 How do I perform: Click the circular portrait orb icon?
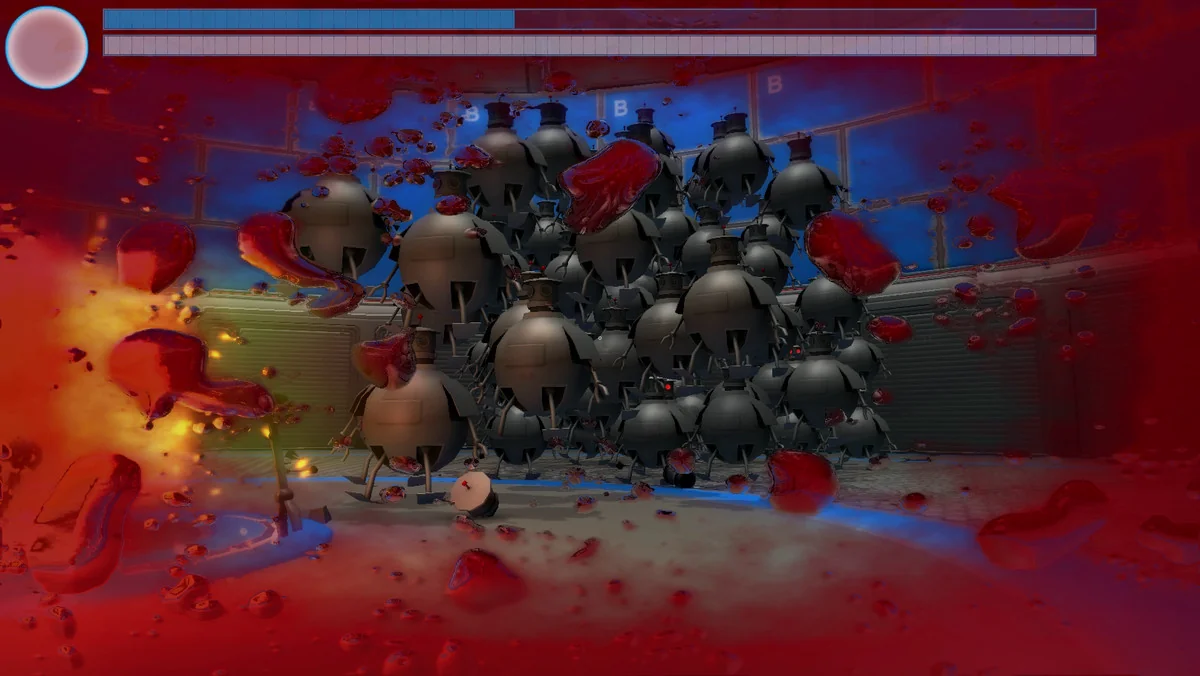click(47, 47)
